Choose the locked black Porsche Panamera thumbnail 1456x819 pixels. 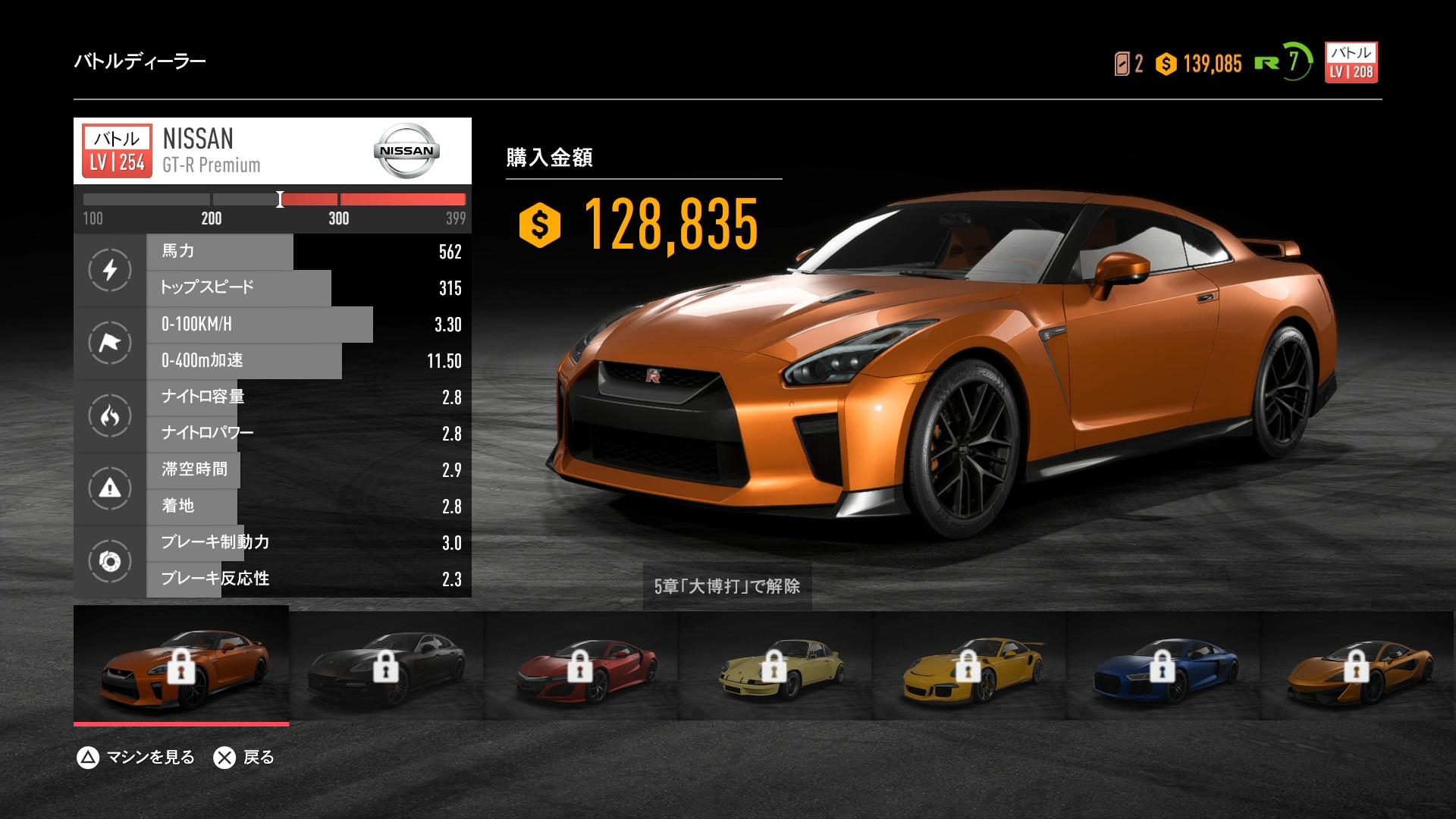pos(386,665)
